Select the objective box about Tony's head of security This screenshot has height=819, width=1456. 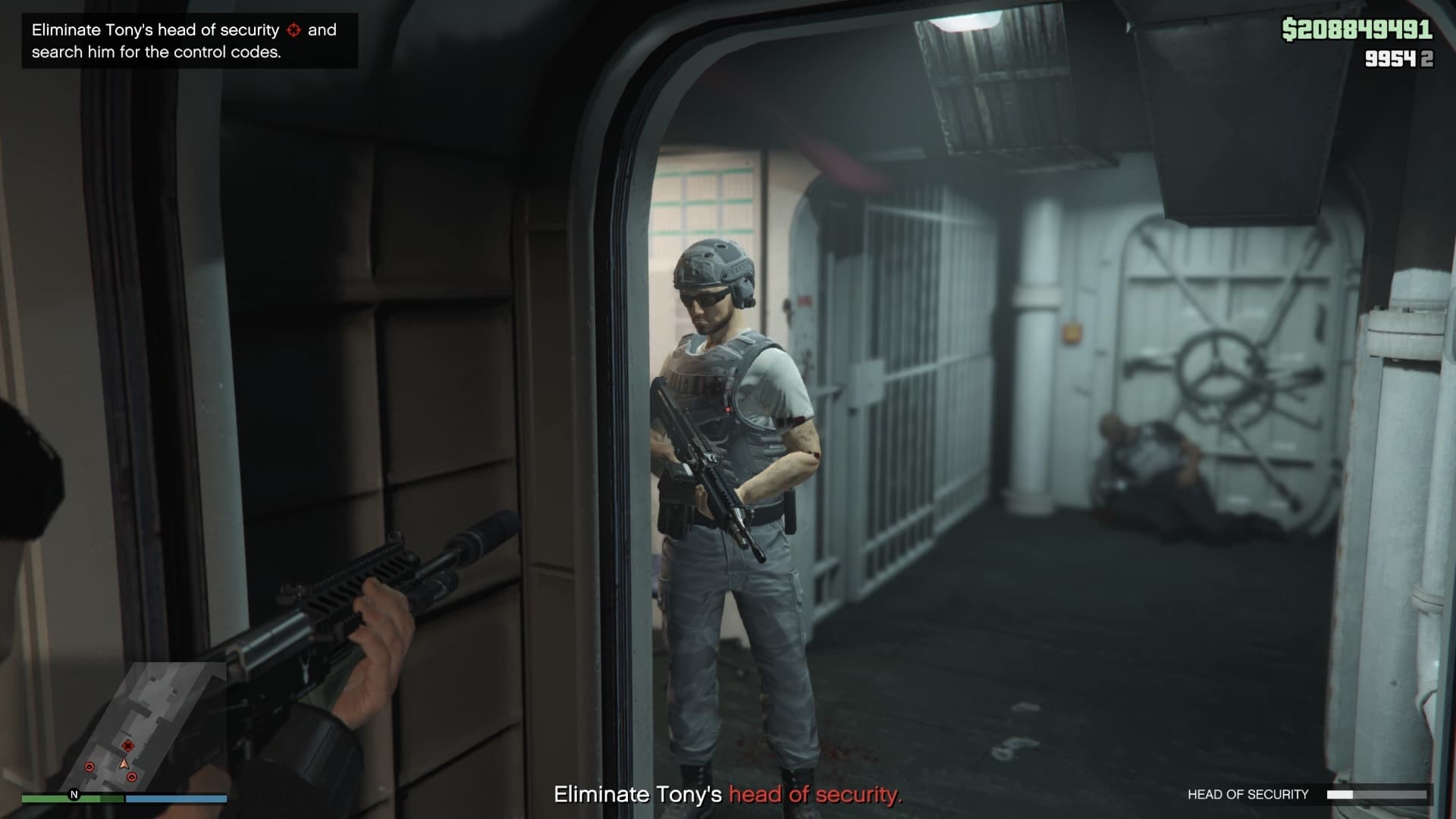tap(190, 41)
